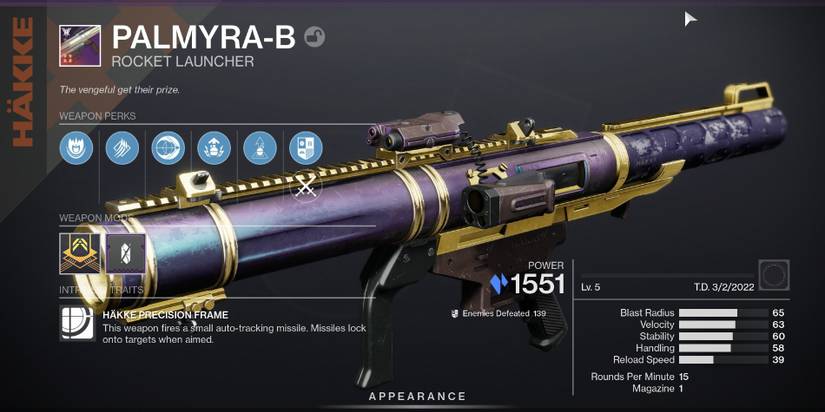The image size is (825, 412).
Task: Open the shield-shaped origin trait perk
Action: point(306,148)
